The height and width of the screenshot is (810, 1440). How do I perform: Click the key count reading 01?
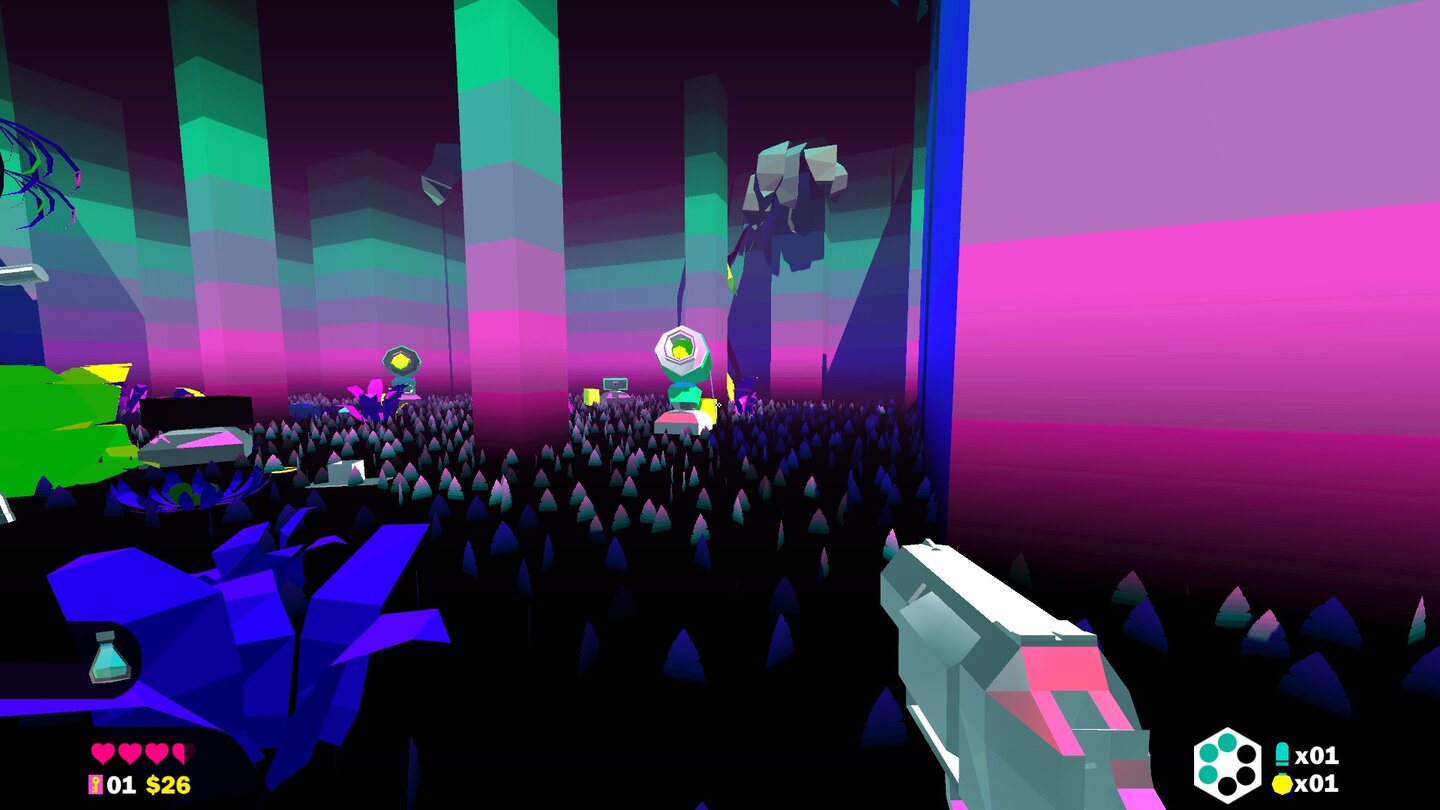[121, 784]
